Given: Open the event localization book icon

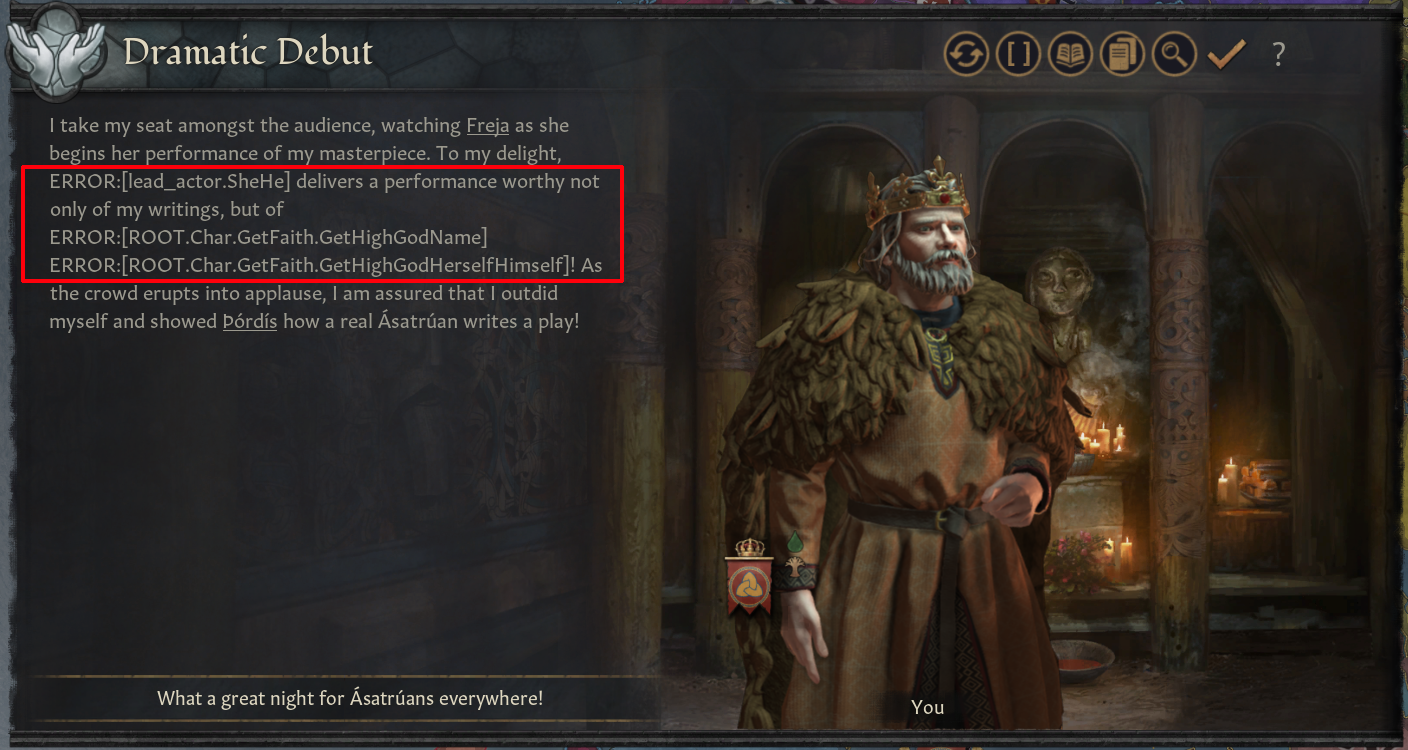Looking at the screenshot, I should point(1069,54).
